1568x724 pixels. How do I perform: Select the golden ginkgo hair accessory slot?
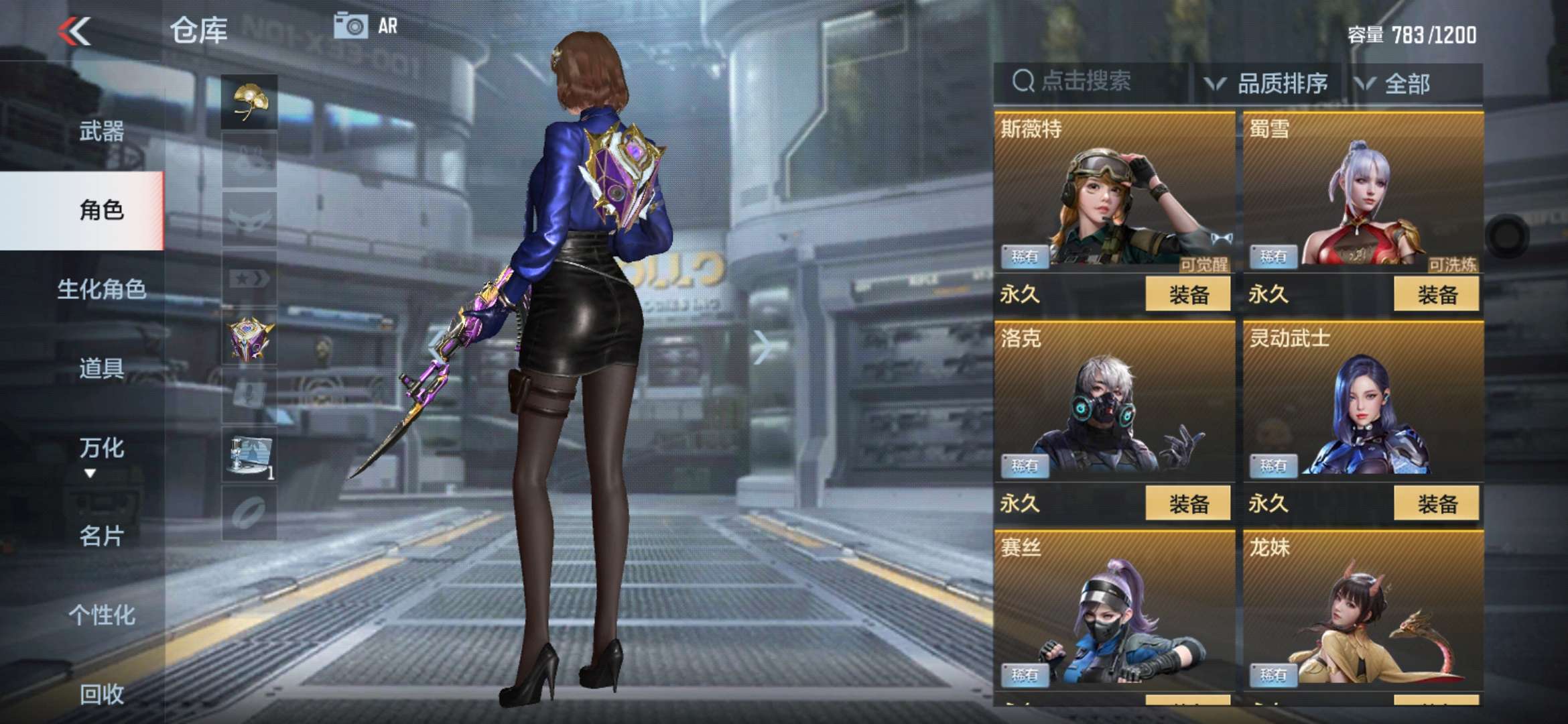(249, 102)
